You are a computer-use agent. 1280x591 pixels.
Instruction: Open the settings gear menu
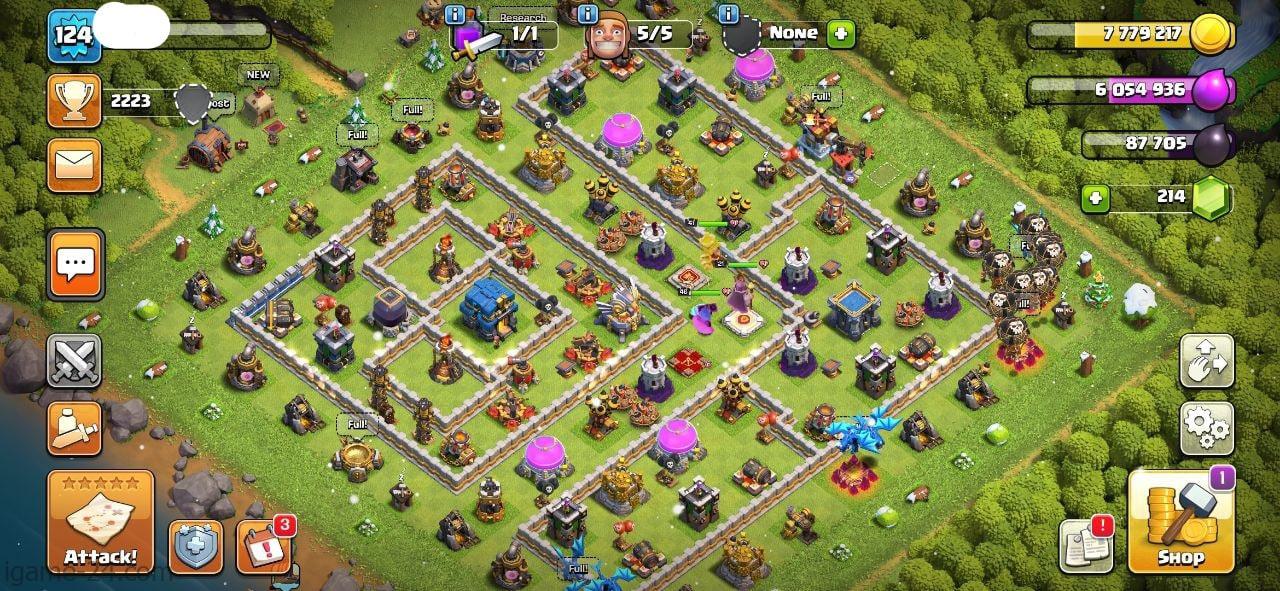[x=1207, y=428]
